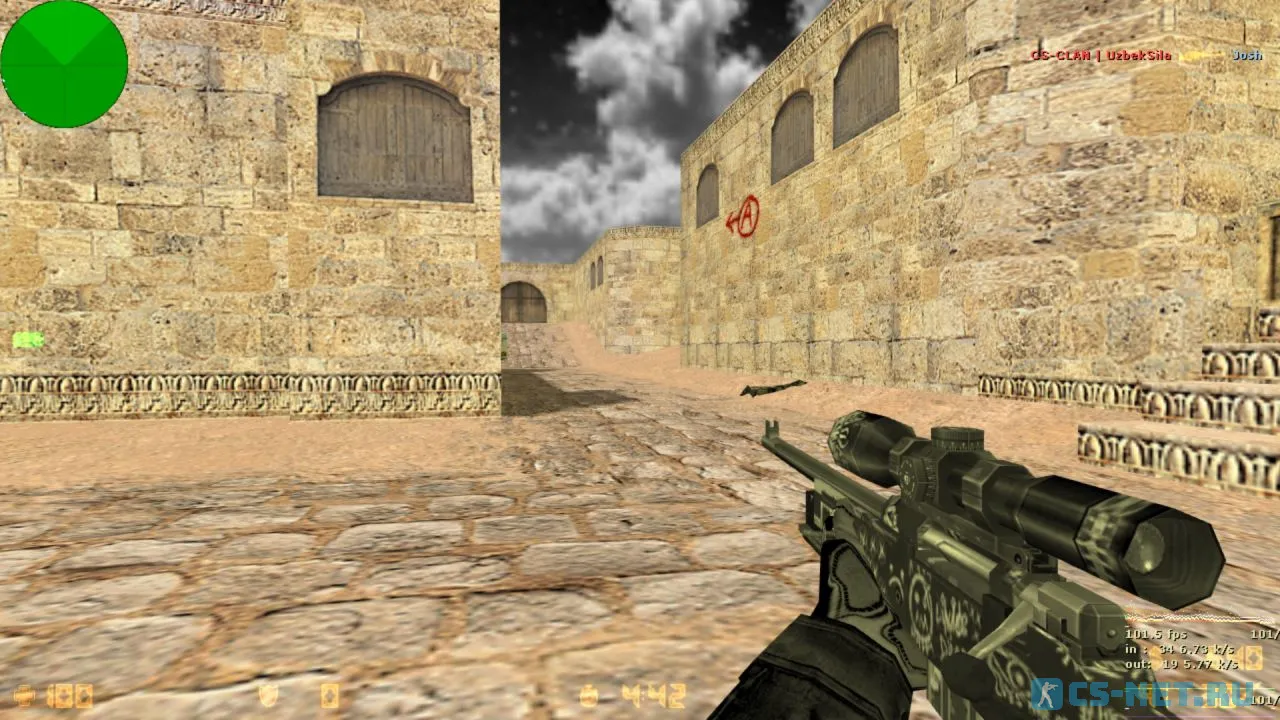1280x720 pixels.
Task: Click the green text indicator on the left wall
Action: pos(27,340)
